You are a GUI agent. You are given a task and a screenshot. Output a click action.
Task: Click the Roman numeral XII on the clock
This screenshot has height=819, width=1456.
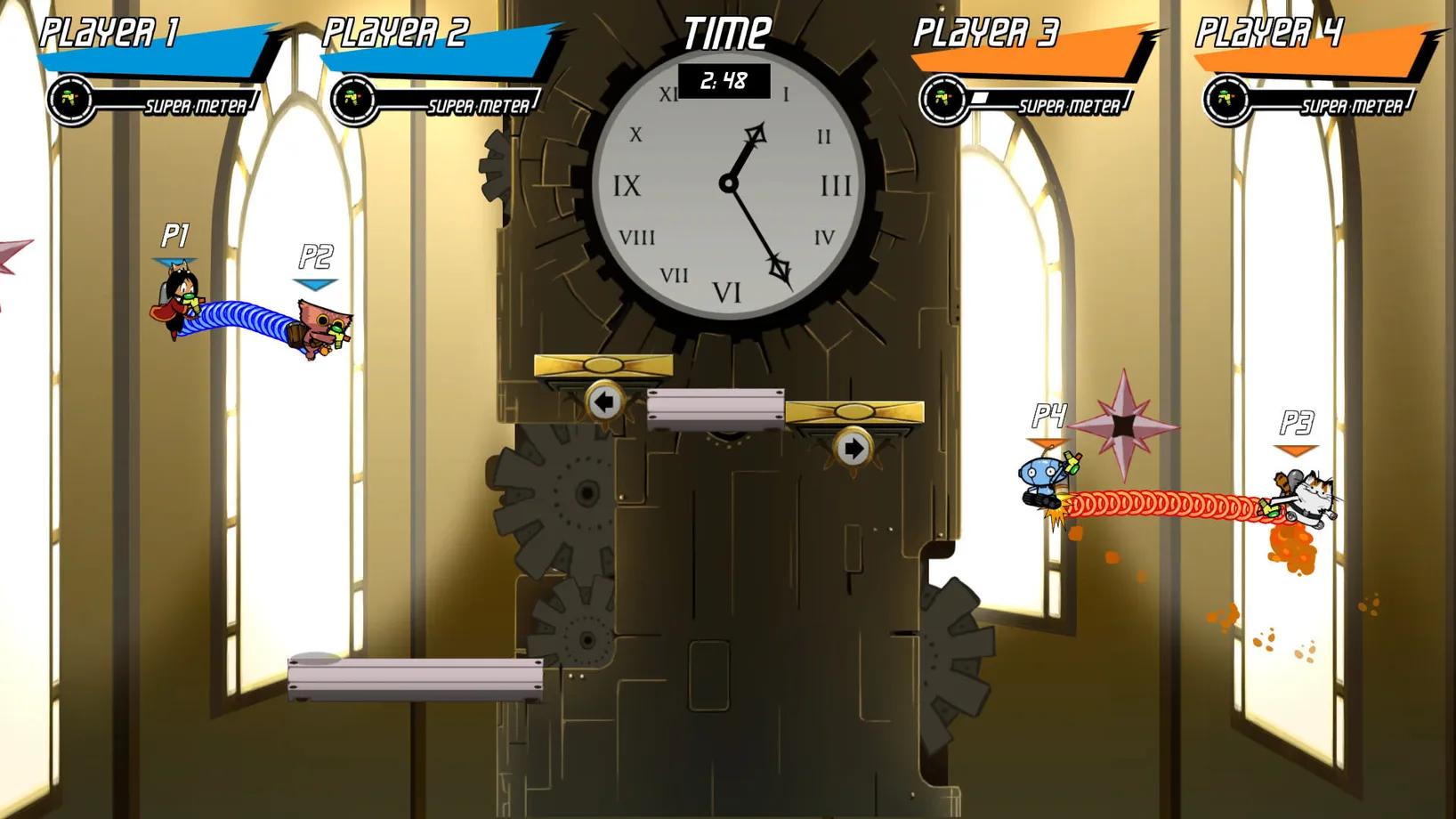(x=728, y=89)
